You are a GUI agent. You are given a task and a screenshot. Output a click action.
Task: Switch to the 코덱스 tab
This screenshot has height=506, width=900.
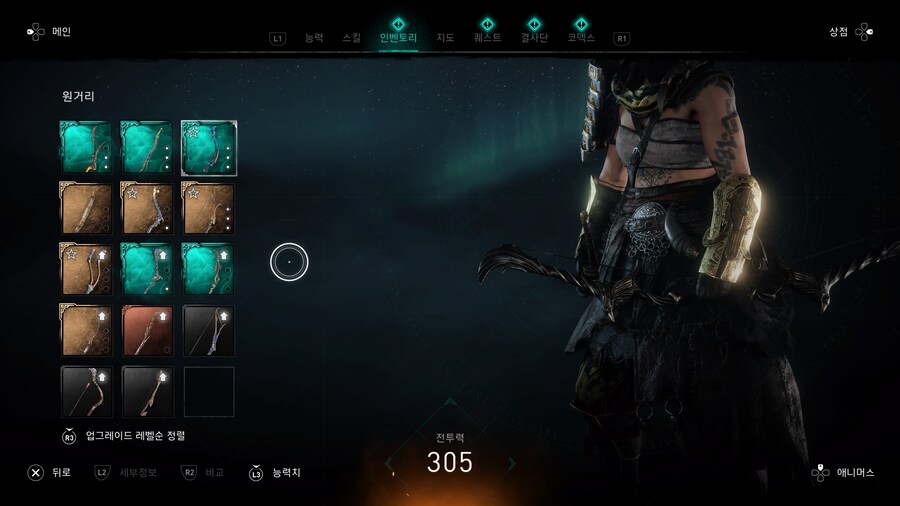[581, 38]
